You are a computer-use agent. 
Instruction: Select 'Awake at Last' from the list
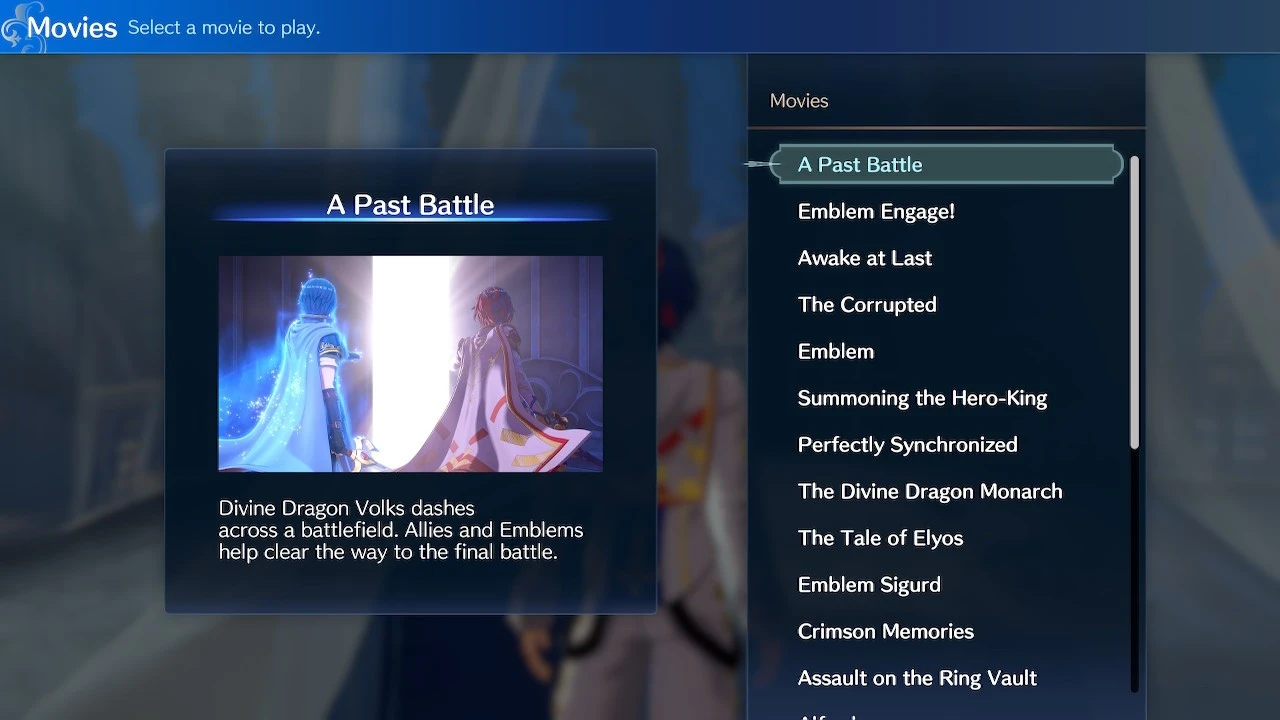pyautogui.click(x=864, y=258)
